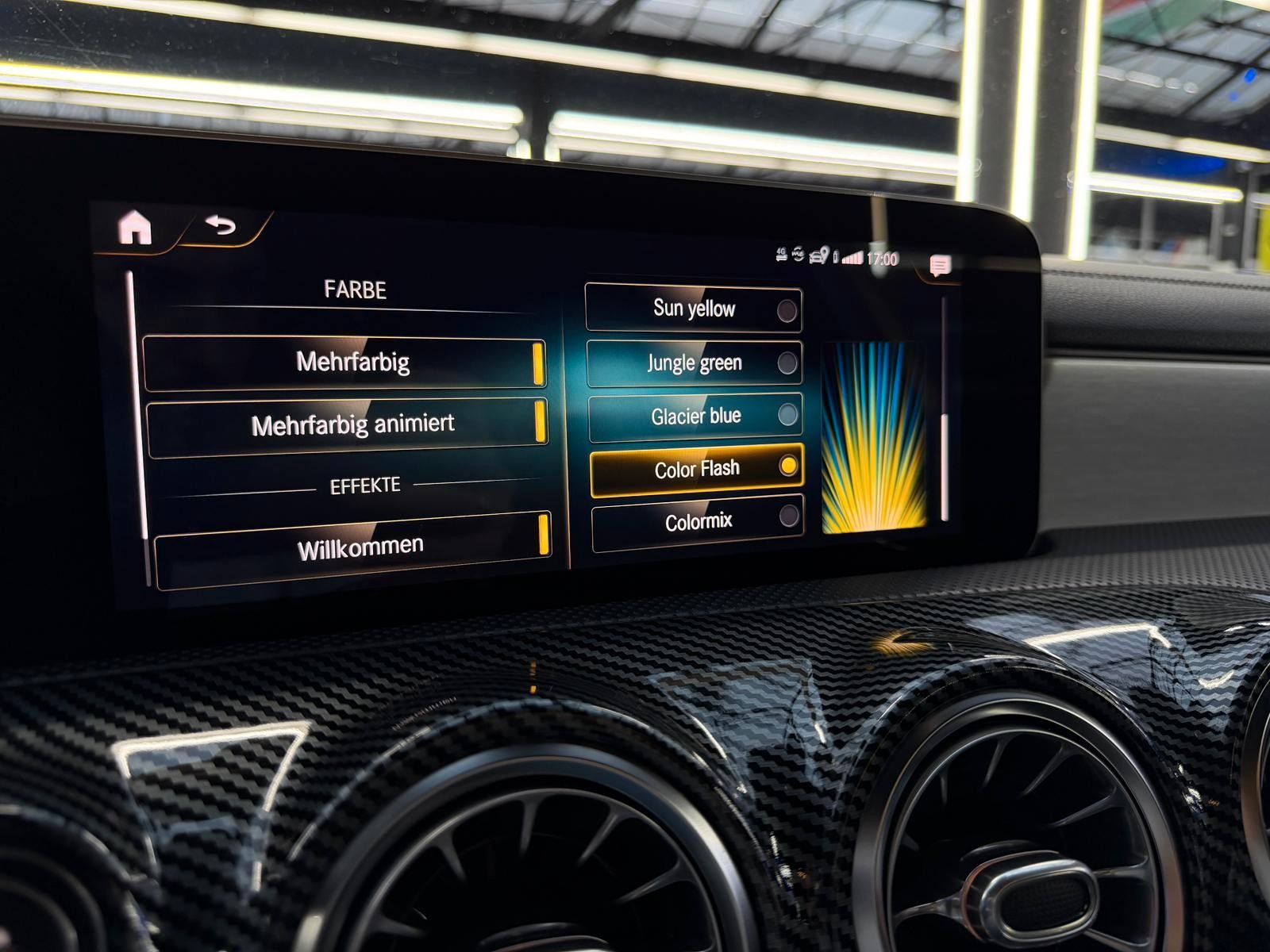Select the Color Flash option
1270x952 pixels.
pos(697,470)
